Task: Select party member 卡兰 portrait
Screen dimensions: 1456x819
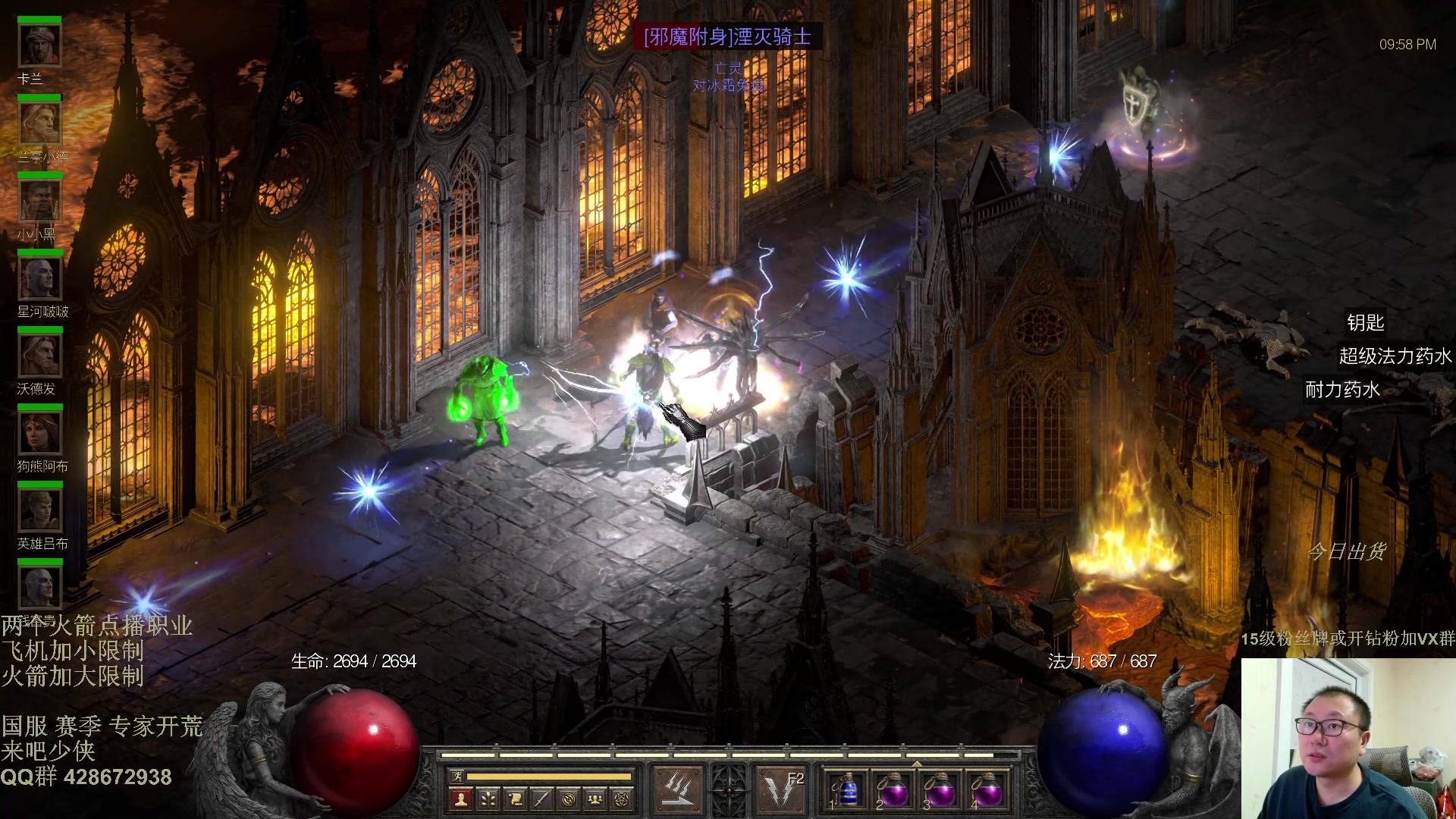Action: pyautogui.click(x=39, y=45)
